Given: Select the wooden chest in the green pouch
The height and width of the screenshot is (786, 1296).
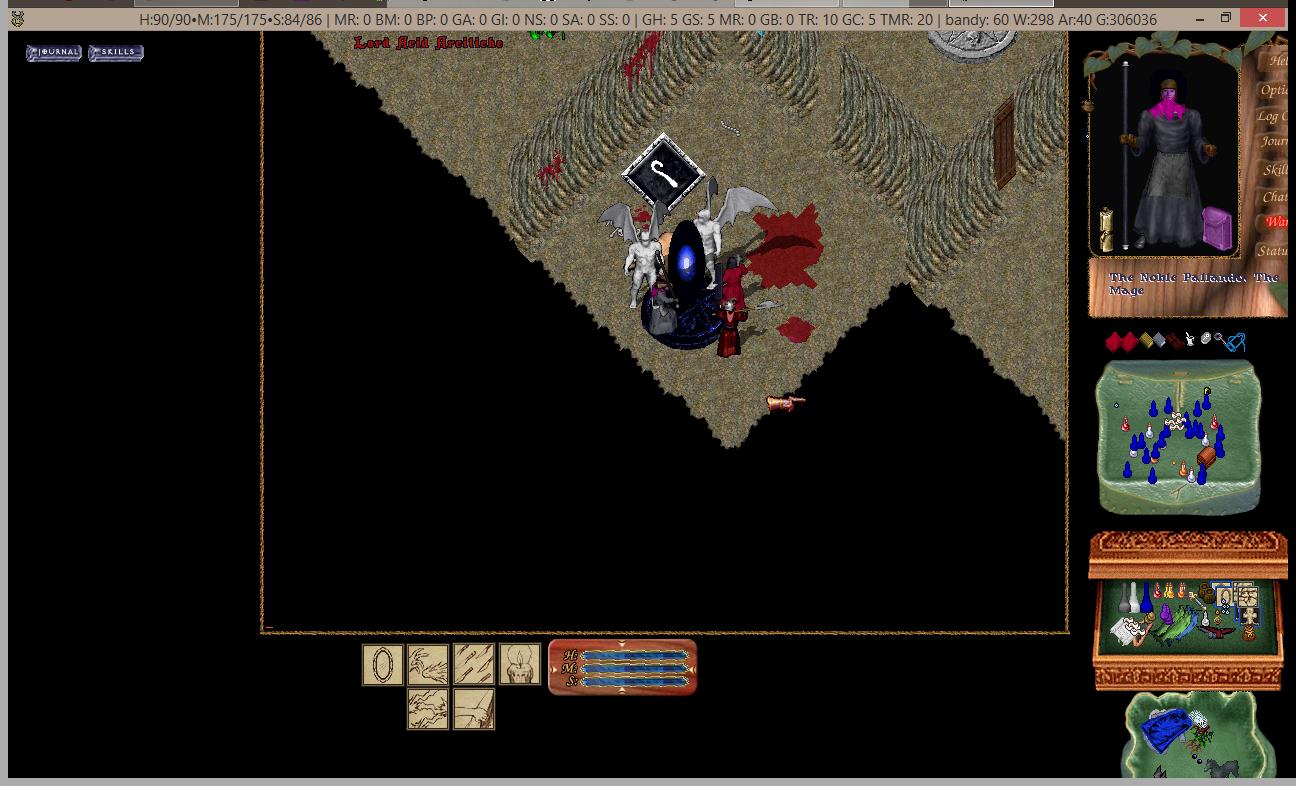Looking at the screenshot, I should point(1207,457).
